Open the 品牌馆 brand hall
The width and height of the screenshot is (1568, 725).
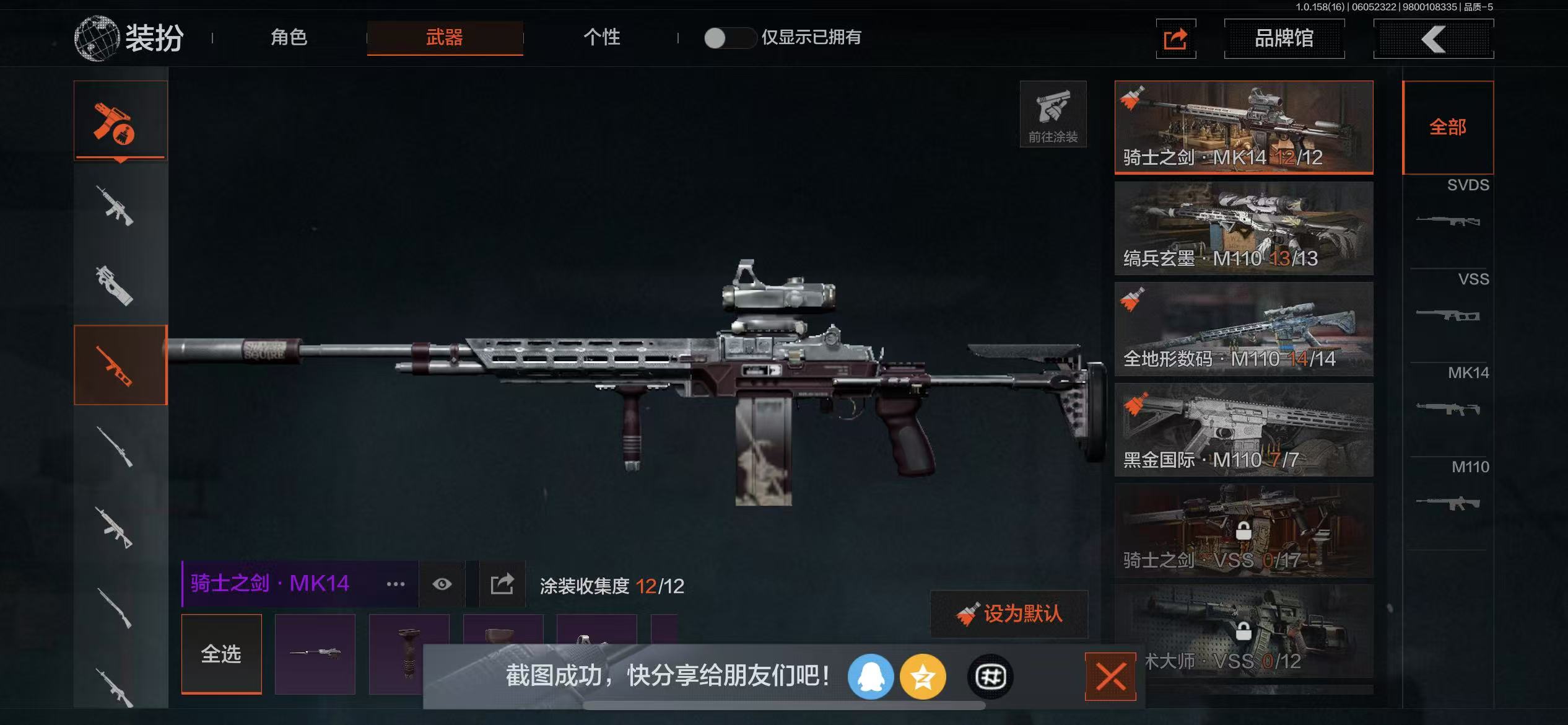(x=1284, y=38)
